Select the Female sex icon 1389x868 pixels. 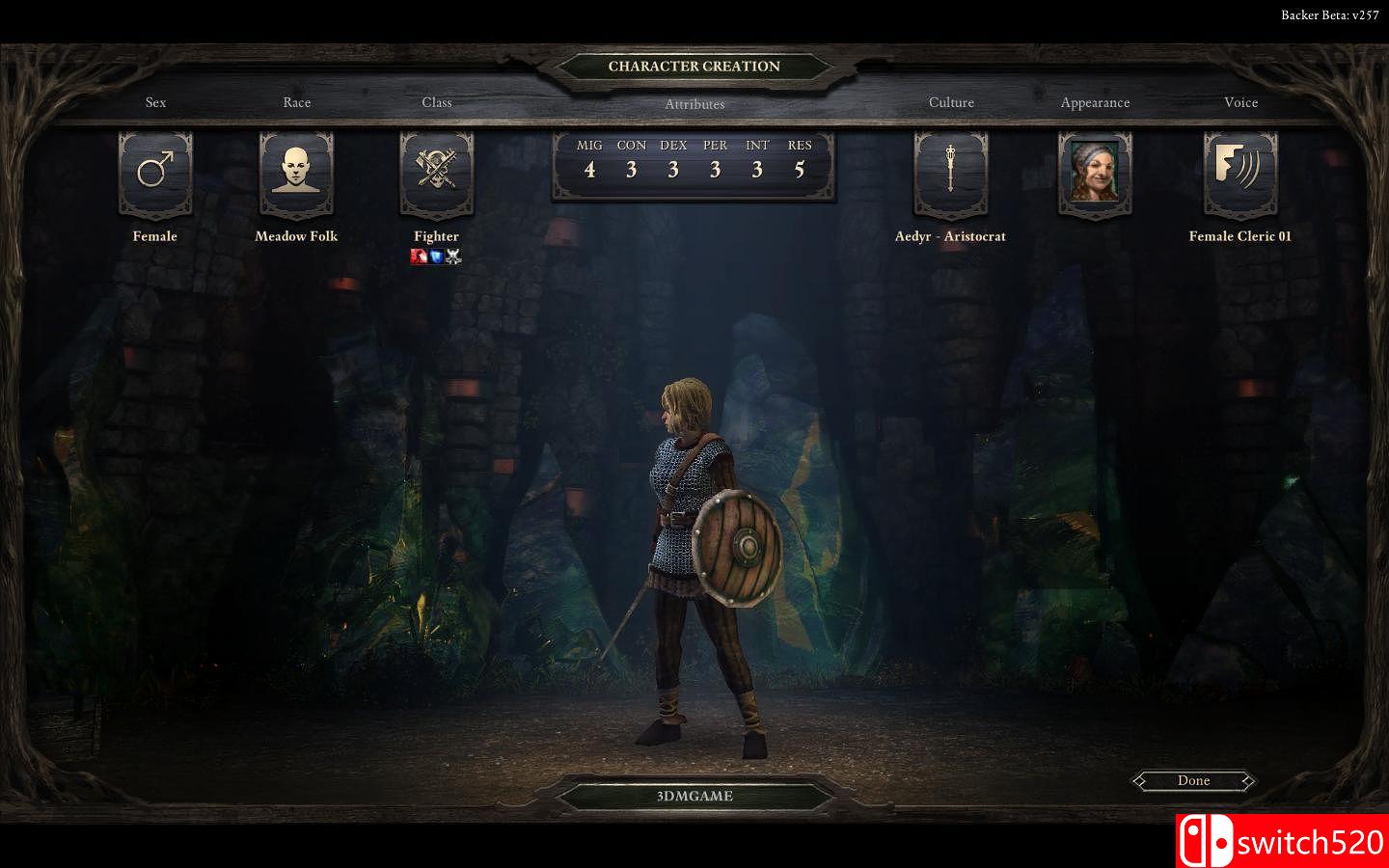[x=155, y=174]
